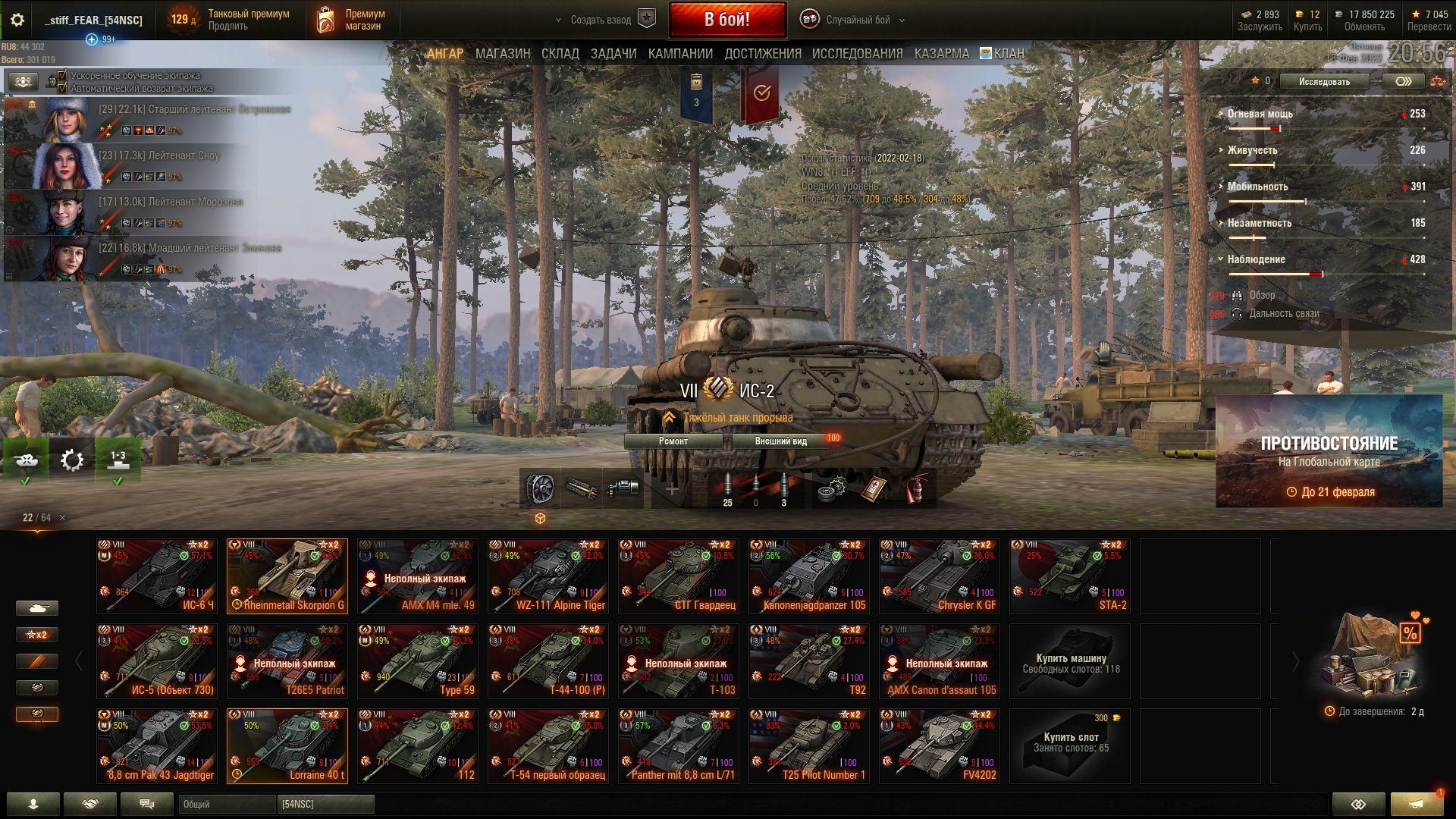Open the ИССЛЕДОВАНИЯ tab
The image size is (1456, 819).
857,54
